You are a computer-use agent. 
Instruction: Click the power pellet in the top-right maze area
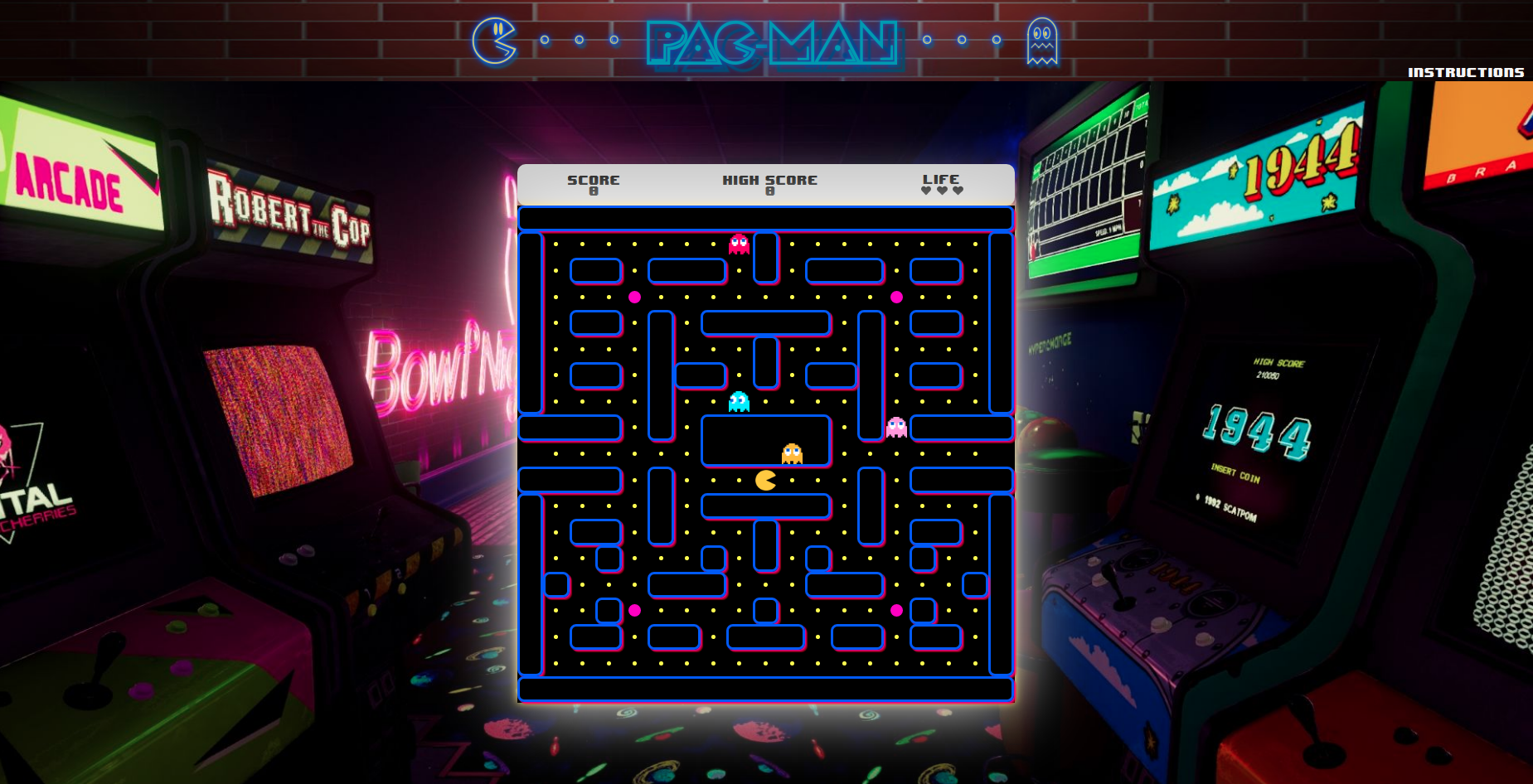pos(897,296)
